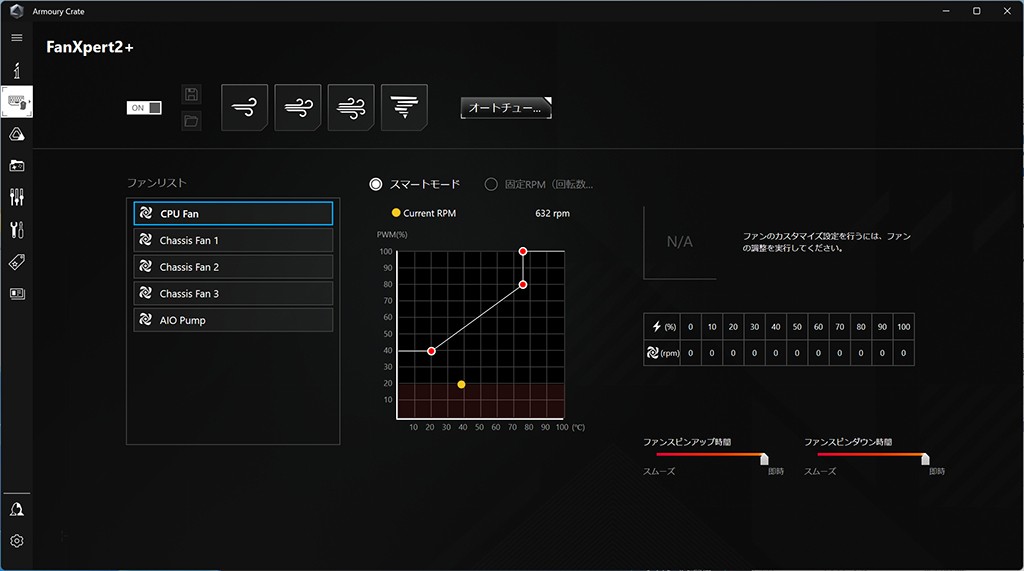
Task: Open the load profile folder icon
Action: point(191,121)
